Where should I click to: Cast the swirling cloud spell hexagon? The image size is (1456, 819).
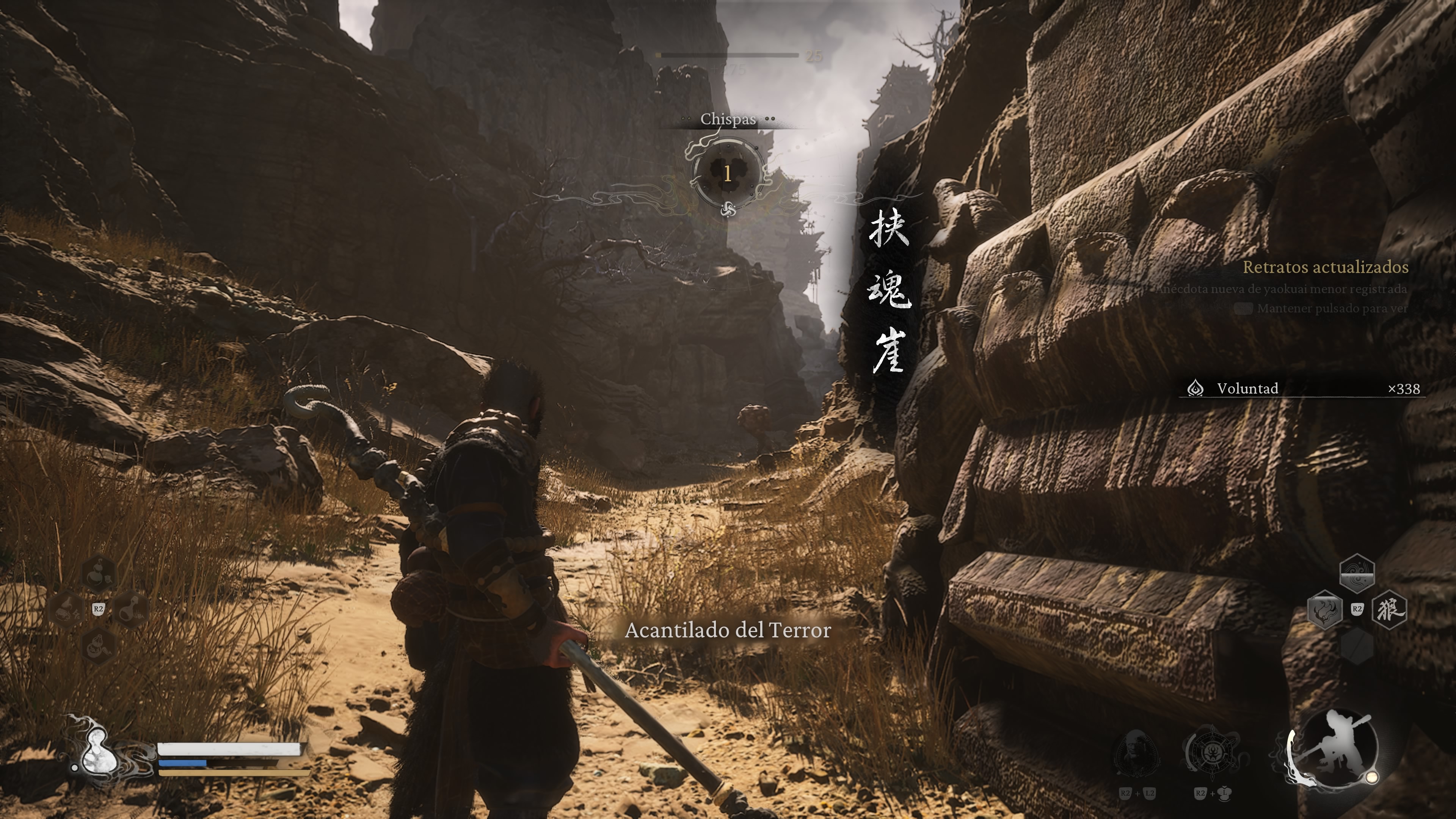point(1357,573)
